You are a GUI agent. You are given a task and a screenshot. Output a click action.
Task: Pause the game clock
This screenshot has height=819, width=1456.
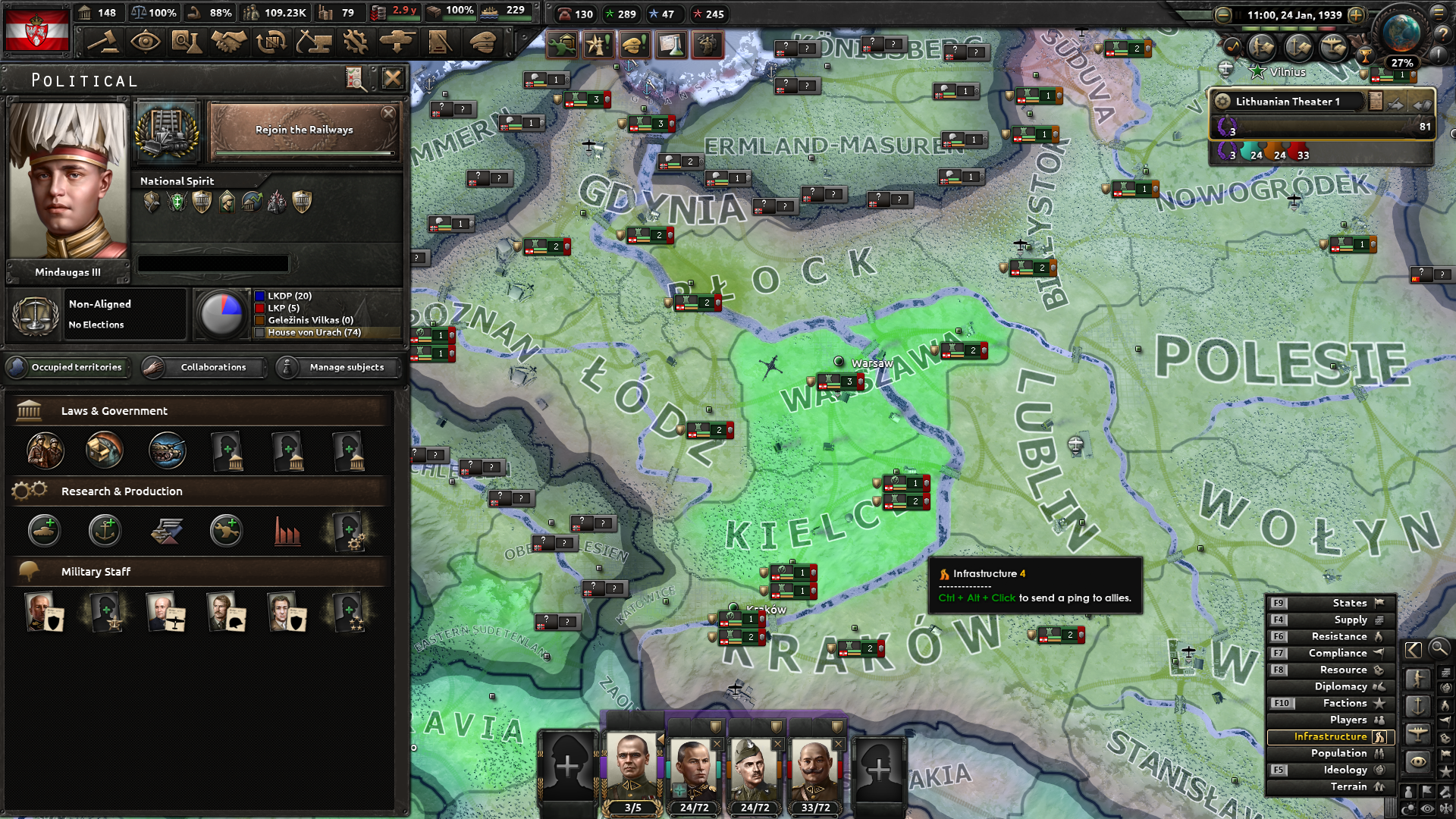point(1238,14)
